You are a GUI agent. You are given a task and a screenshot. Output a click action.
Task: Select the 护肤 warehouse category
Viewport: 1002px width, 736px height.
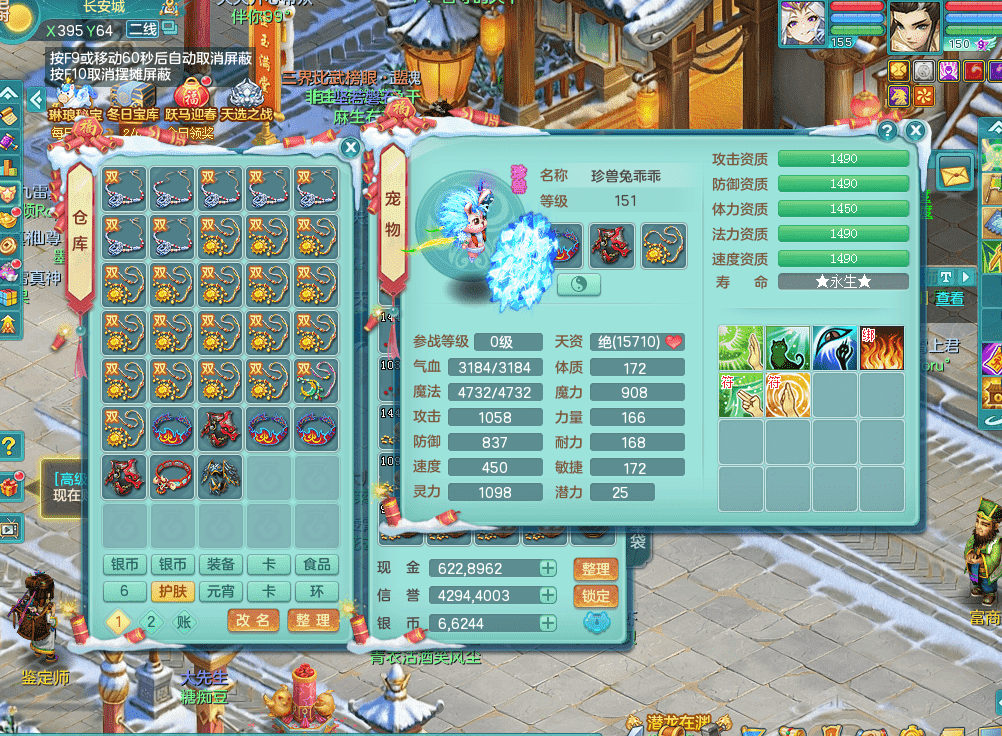tap(171, 591)
